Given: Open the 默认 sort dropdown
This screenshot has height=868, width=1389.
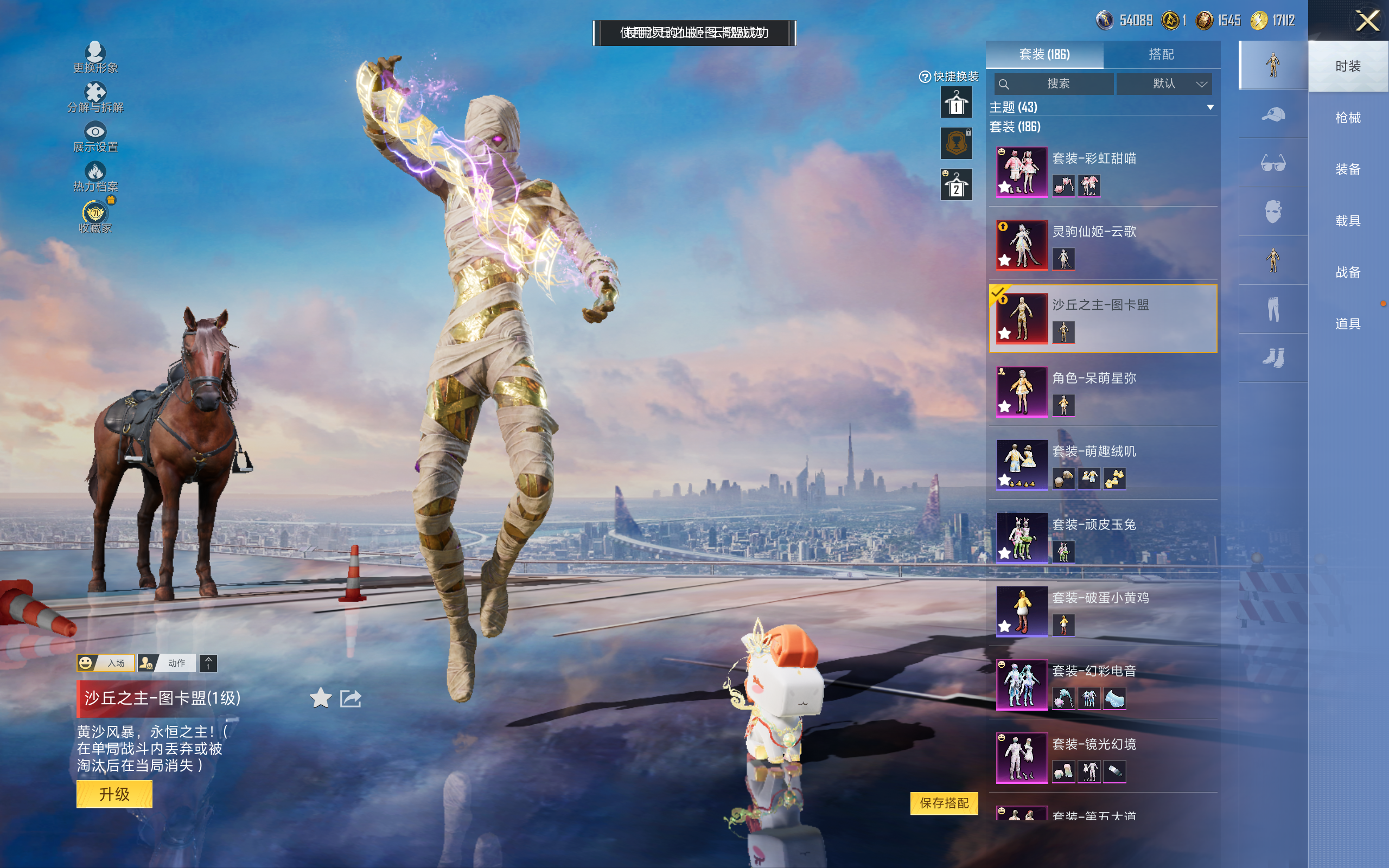Looking at the screenshot, I should (x=1164, y=84).
